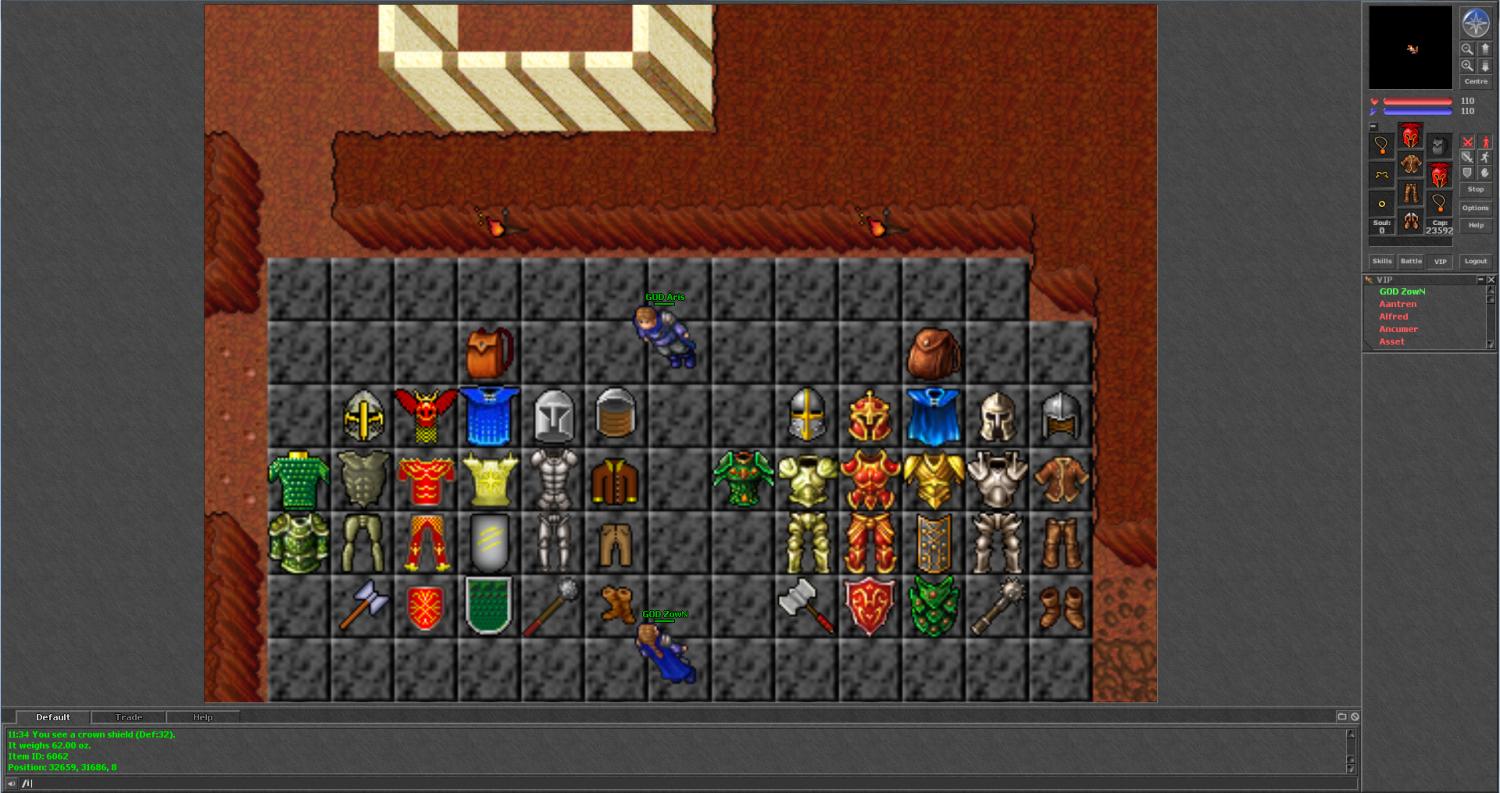Screen dimensions: 1500x793
Task: Switch to the Trade chat tab
Action: [x=129, y=717]
